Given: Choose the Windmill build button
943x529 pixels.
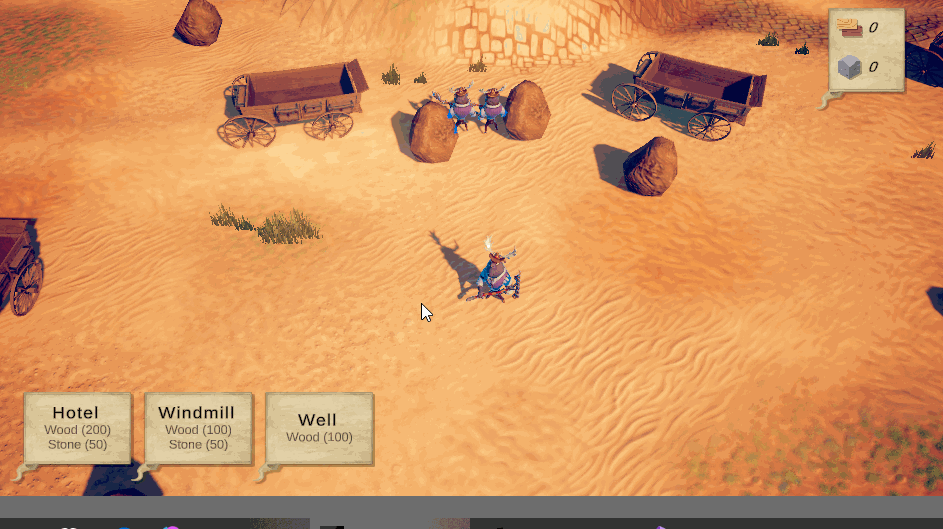Looking at the screenshot, I should tap(198, 428).
